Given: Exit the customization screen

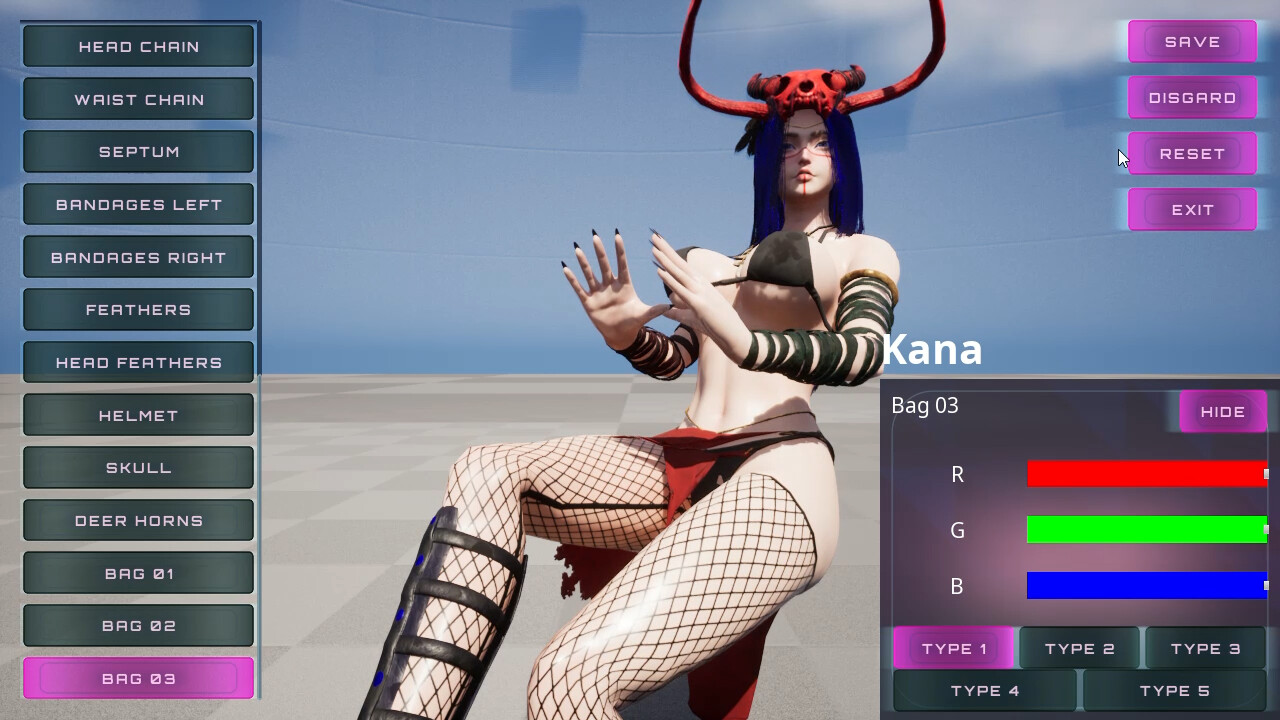Looking at the screenshot, I should tap(1192, 210).
